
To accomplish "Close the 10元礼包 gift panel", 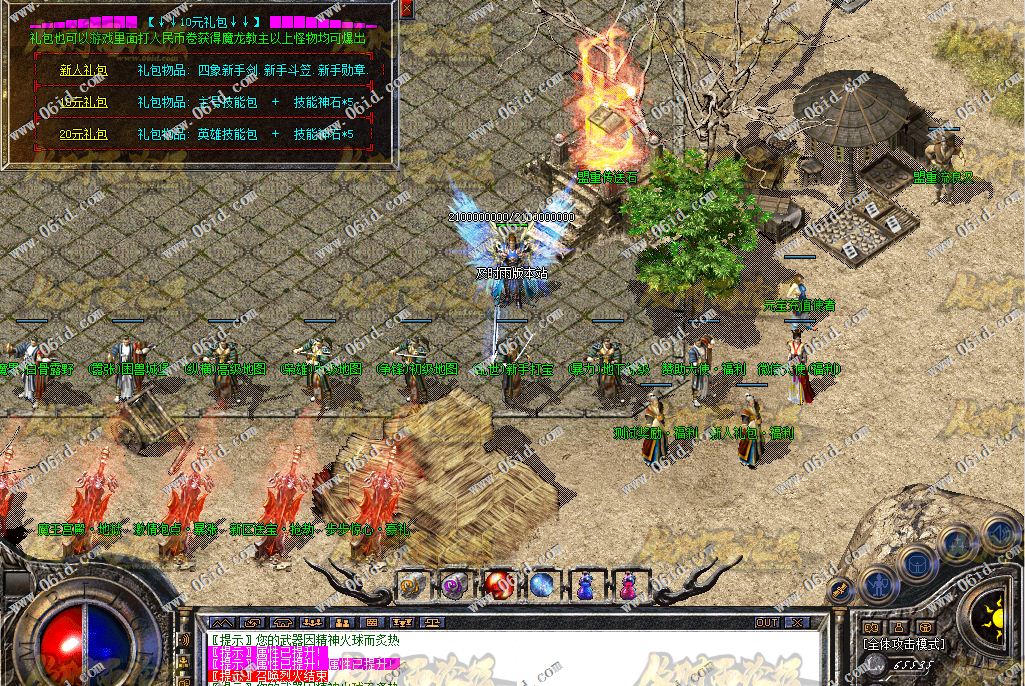I will tap(406, 9).
